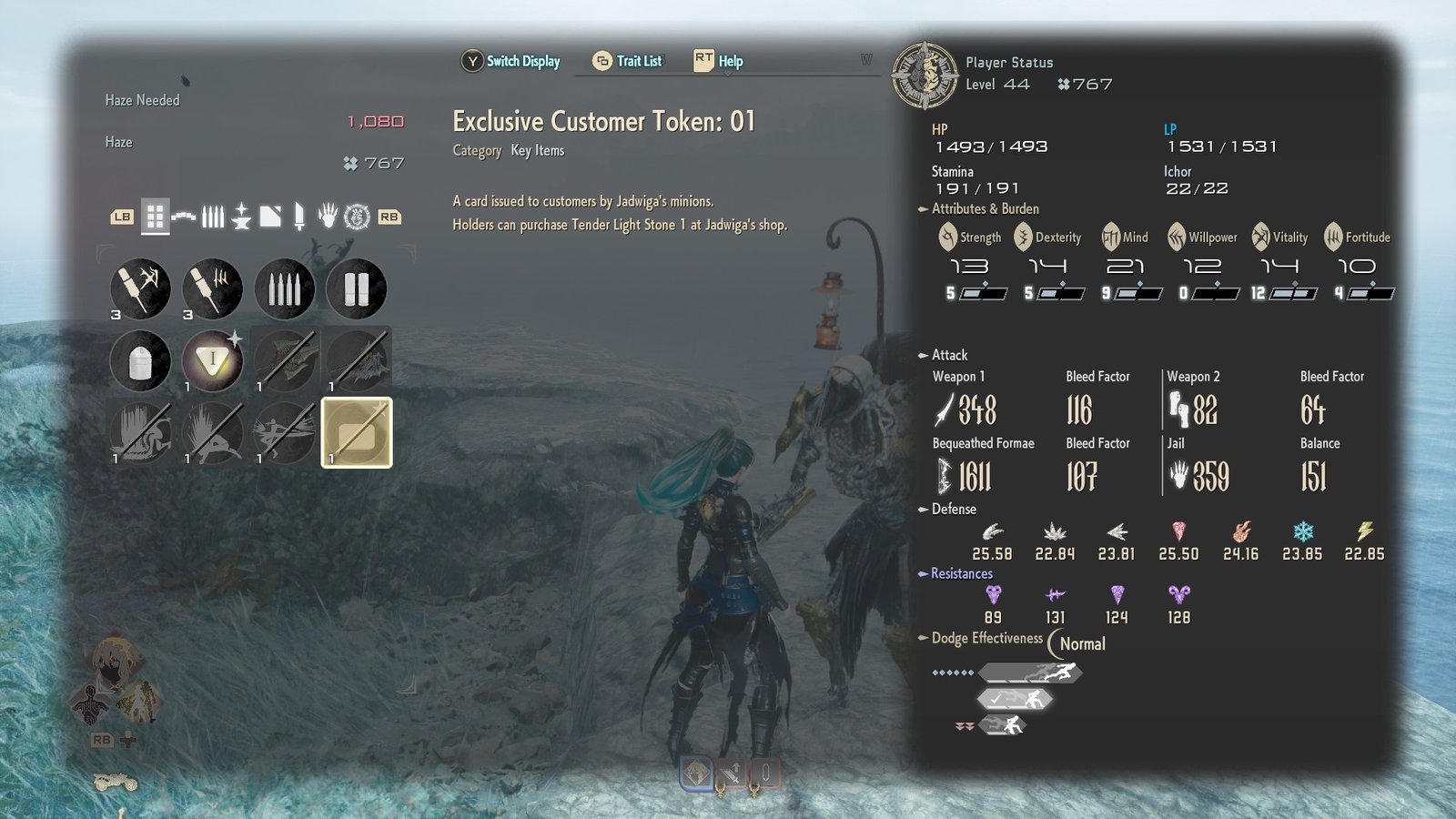This screenshot has height=819, width=1456.
Task: Choose the syringe with antler symbol item
Action: (140, 289)
